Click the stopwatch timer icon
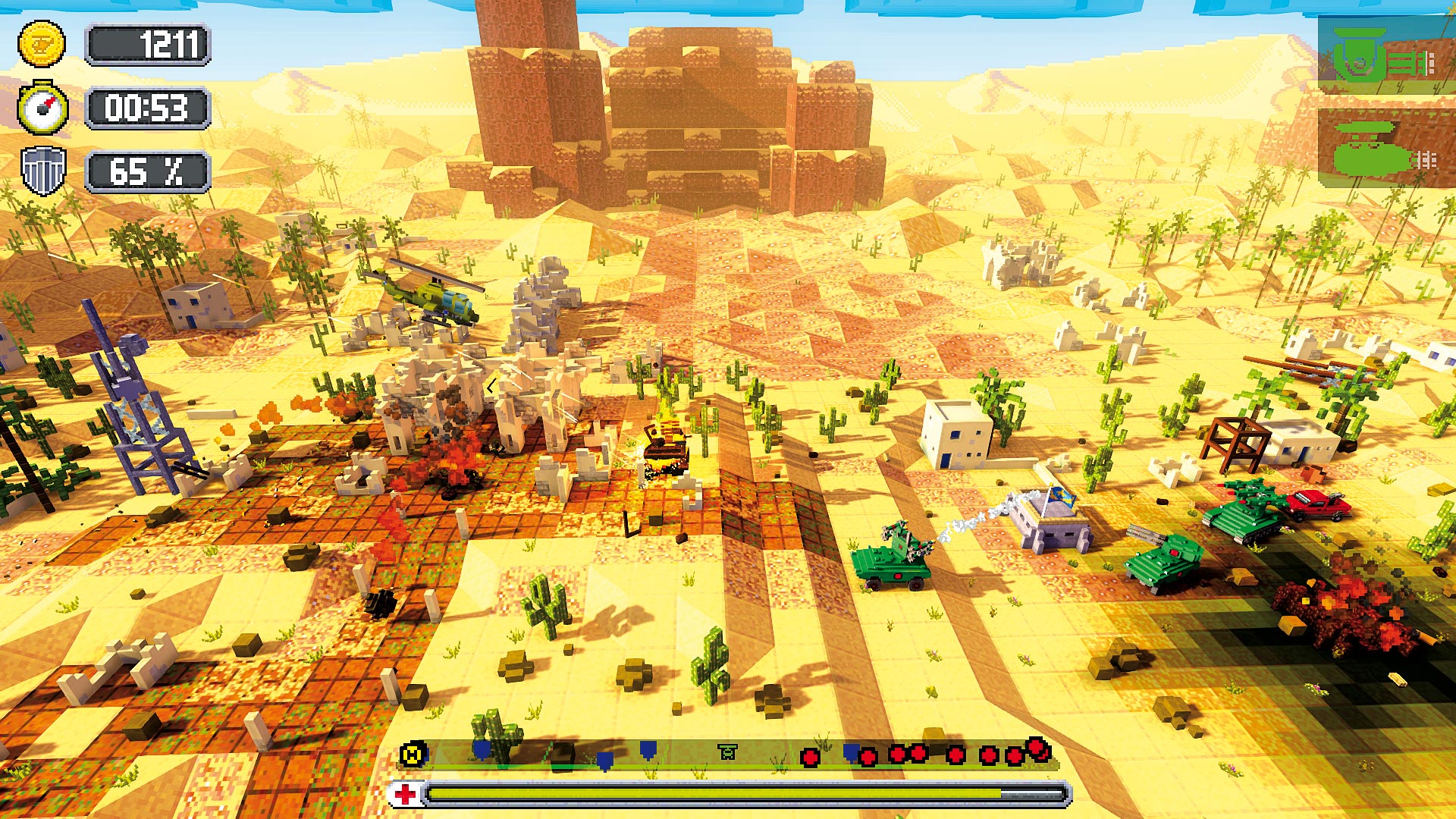 pos(43,108)
